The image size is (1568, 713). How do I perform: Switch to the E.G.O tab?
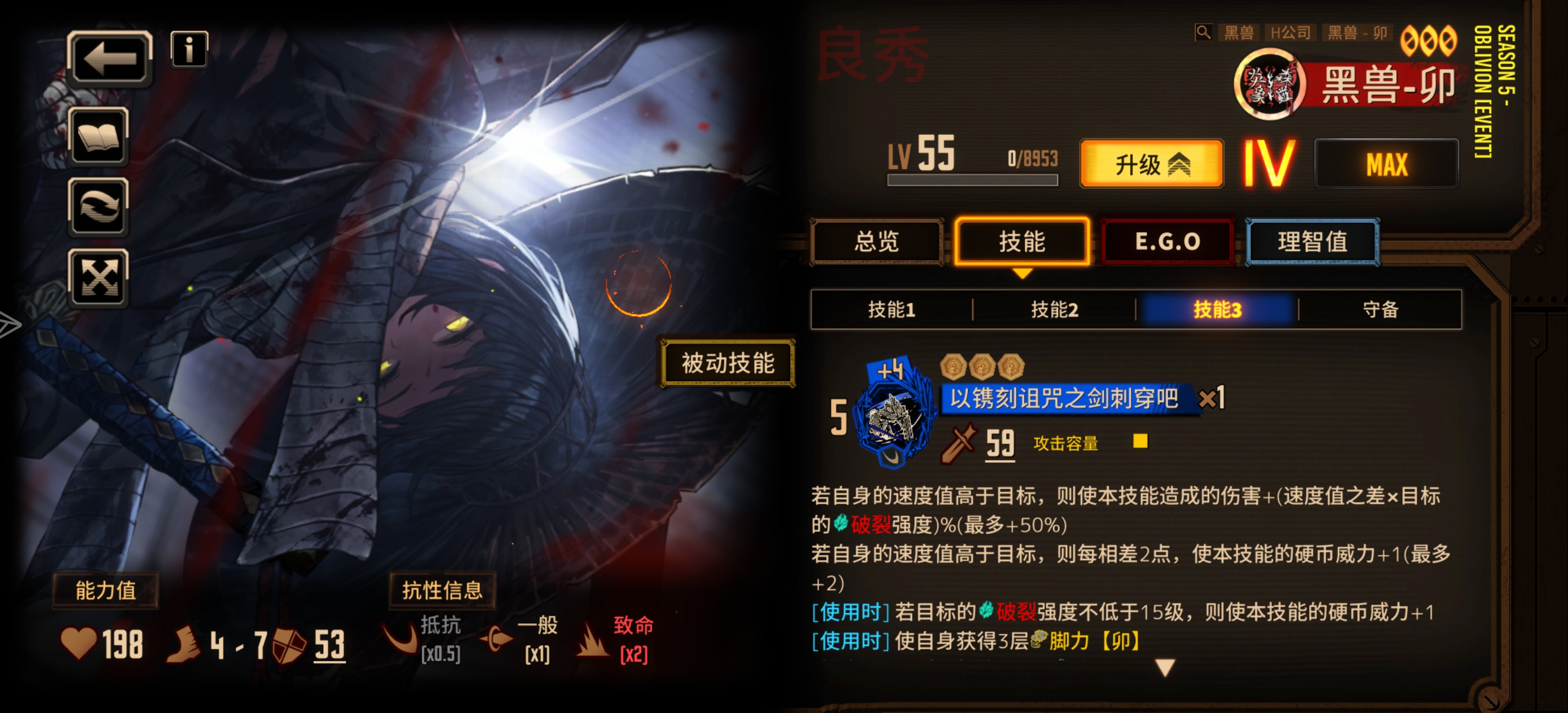pyautogui.click(x=1168, y=241)
